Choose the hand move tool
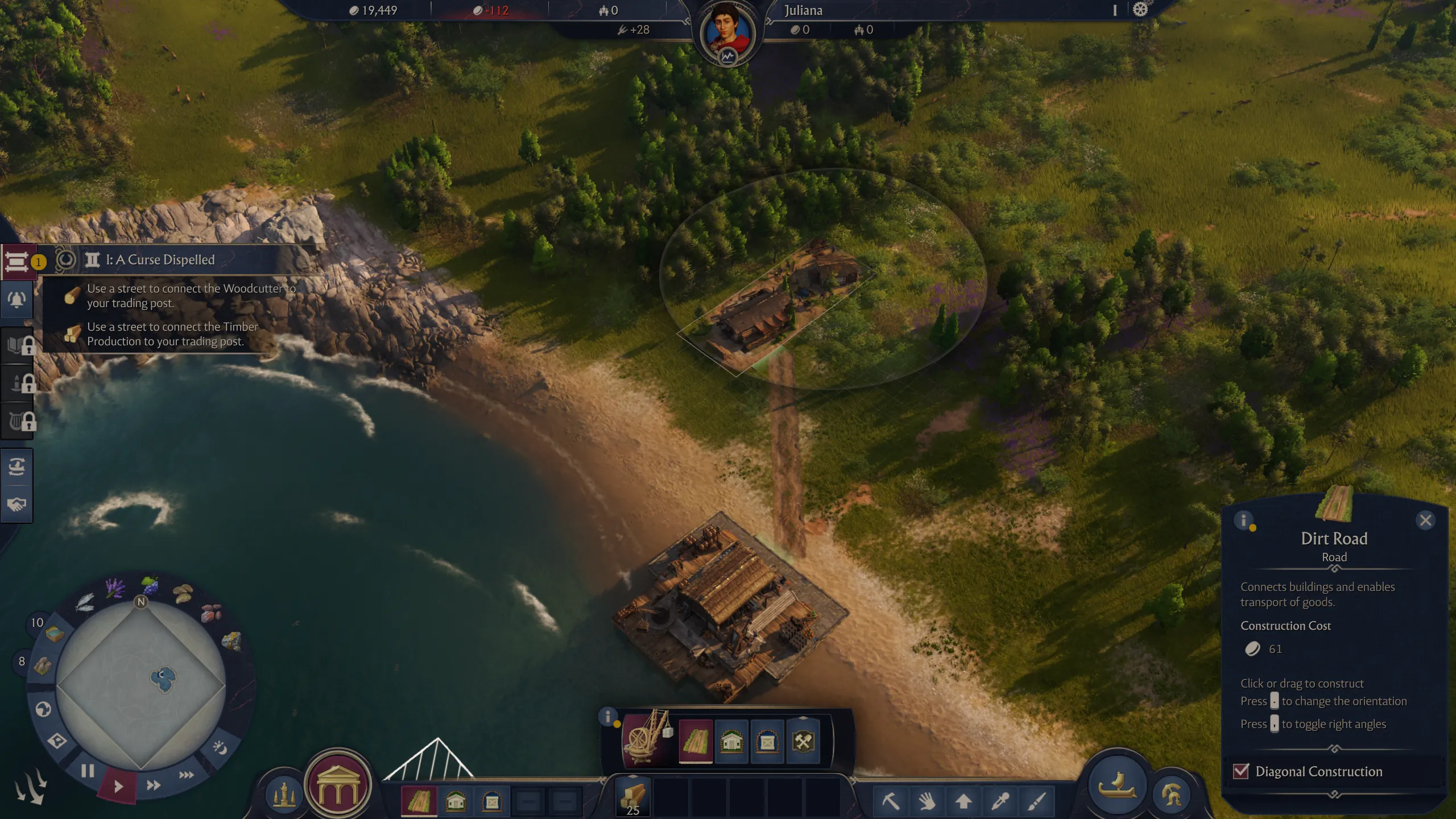The image size is (1456, 819). coord(927,801)
